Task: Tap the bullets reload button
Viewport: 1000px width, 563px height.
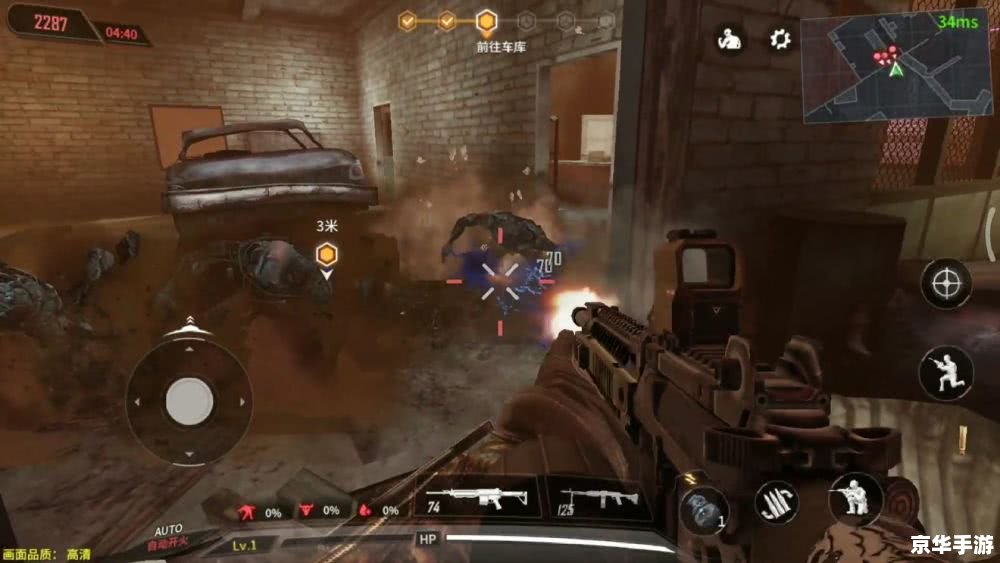Action: (x=775, y=502)
